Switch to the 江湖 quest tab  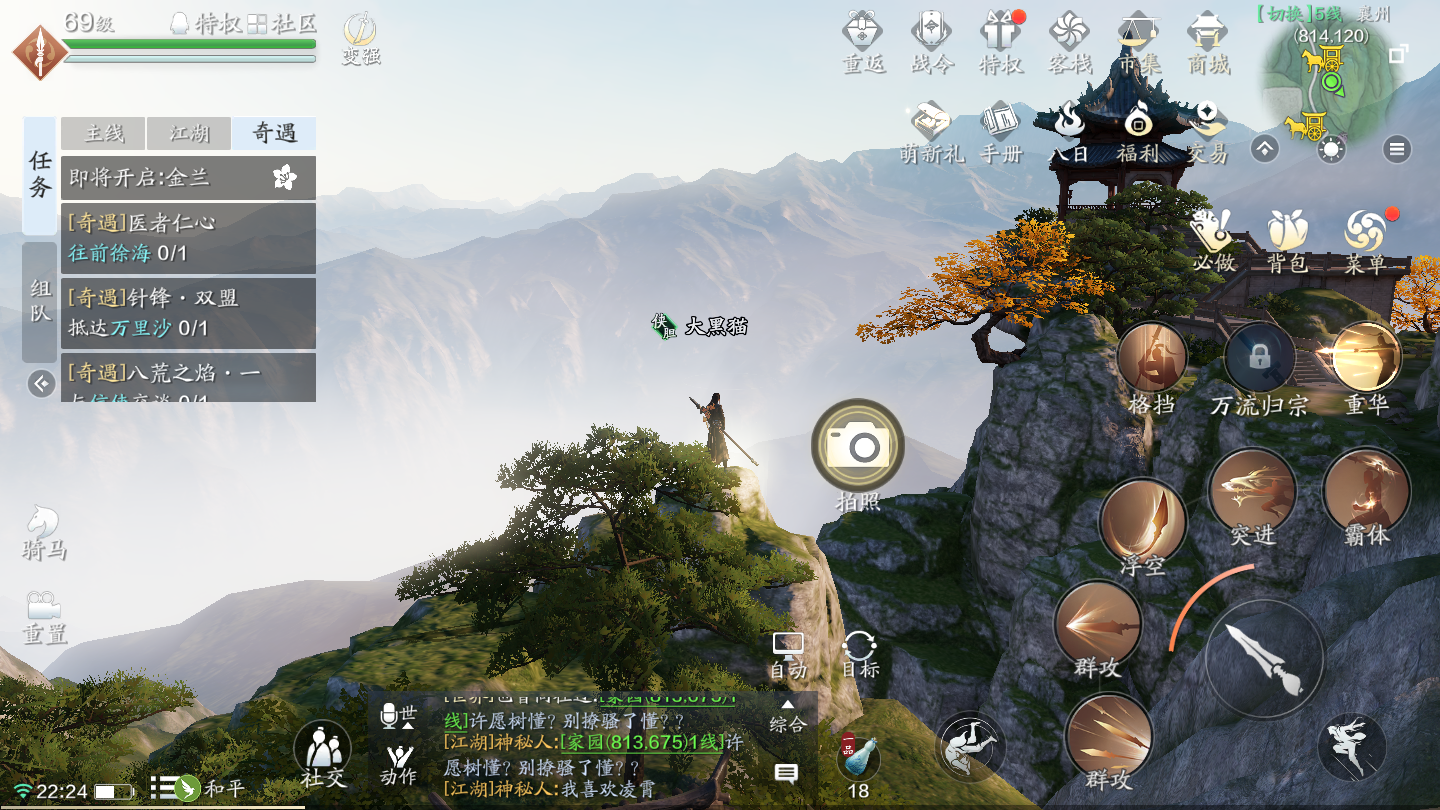188,133
